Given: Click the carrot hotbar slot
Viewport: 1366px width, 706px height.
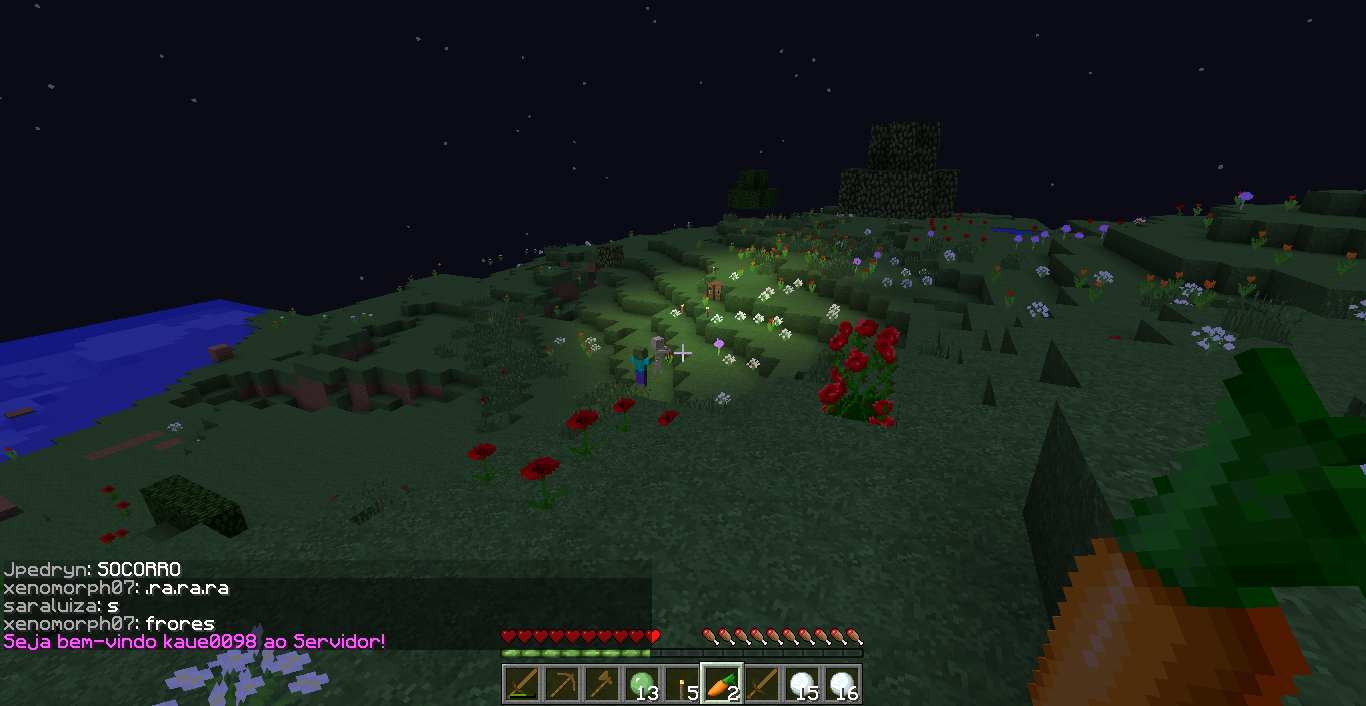Looking at the screenshot, I should (x=722, y=684).
